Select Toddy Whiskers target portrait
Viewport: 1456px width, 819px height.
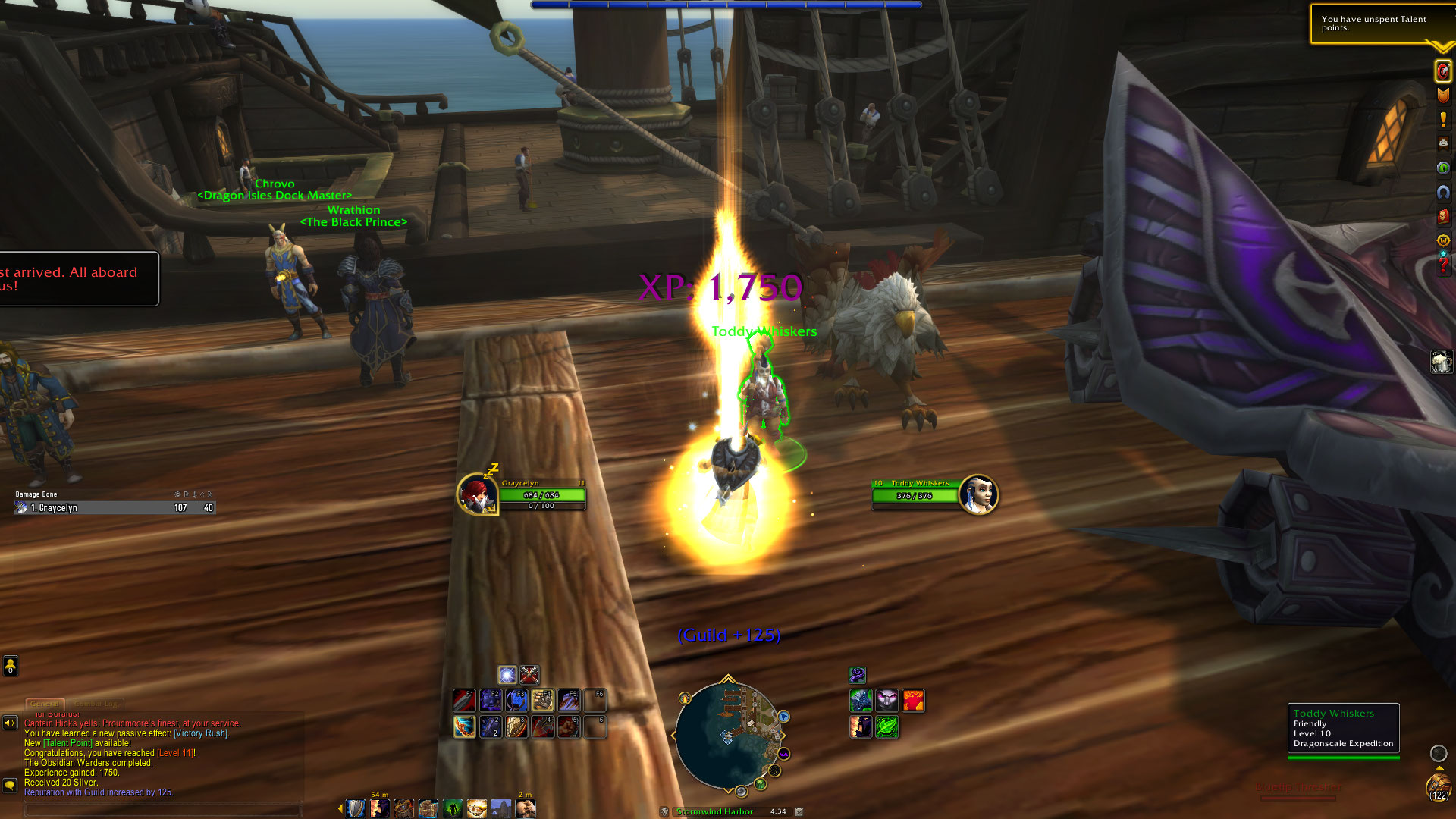(x=977, y=494)
